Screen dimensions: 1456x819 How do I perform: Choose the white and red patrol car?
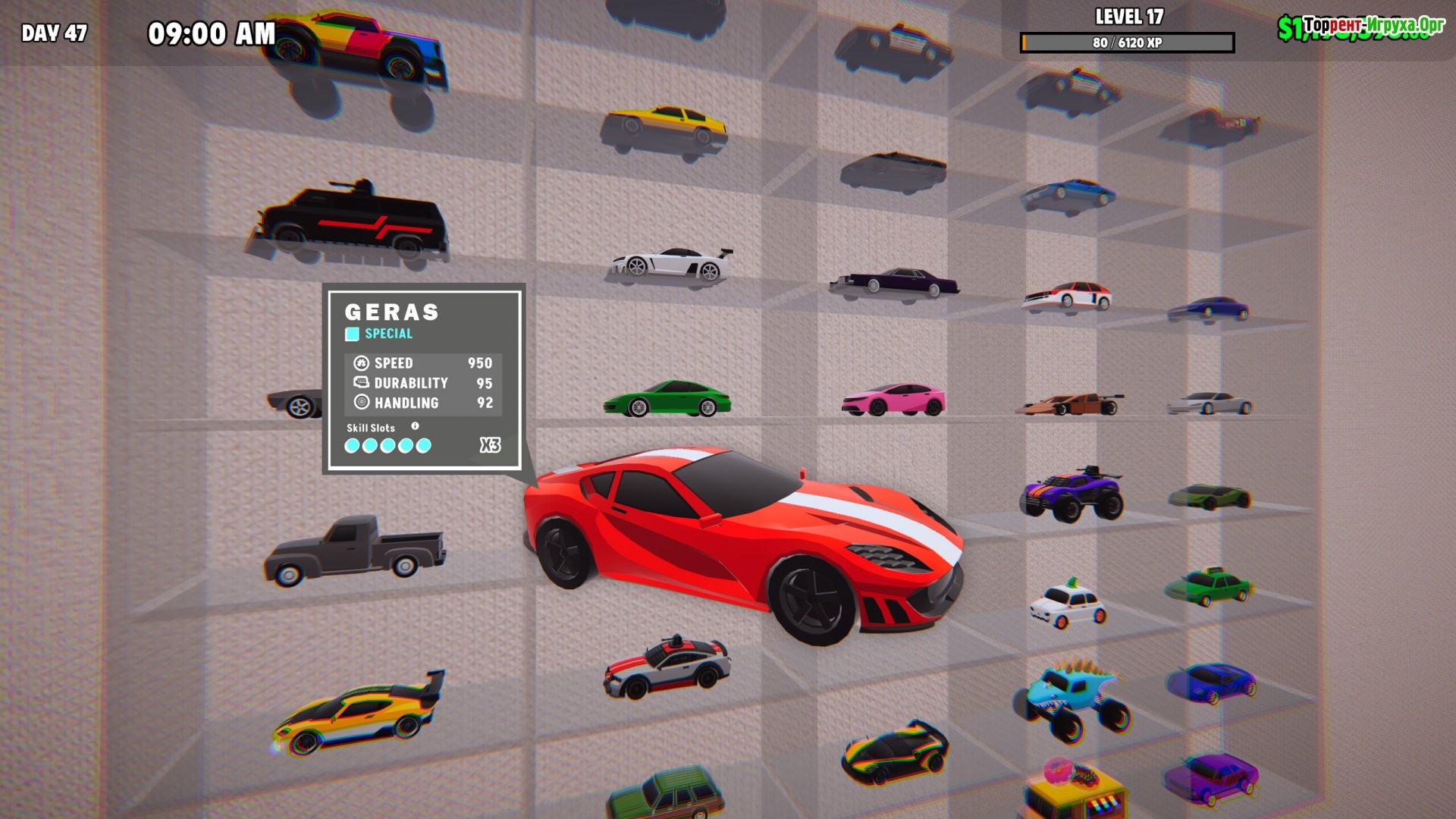667,667
